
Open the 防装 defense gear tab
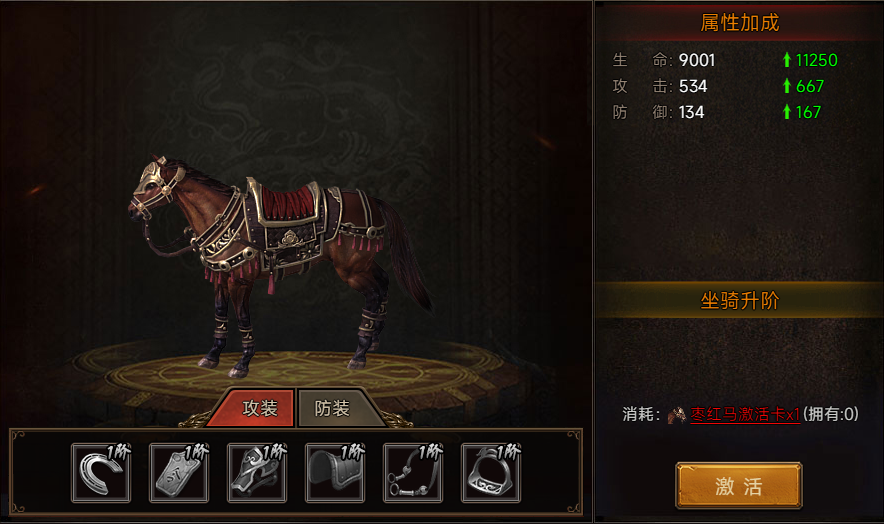333,408
